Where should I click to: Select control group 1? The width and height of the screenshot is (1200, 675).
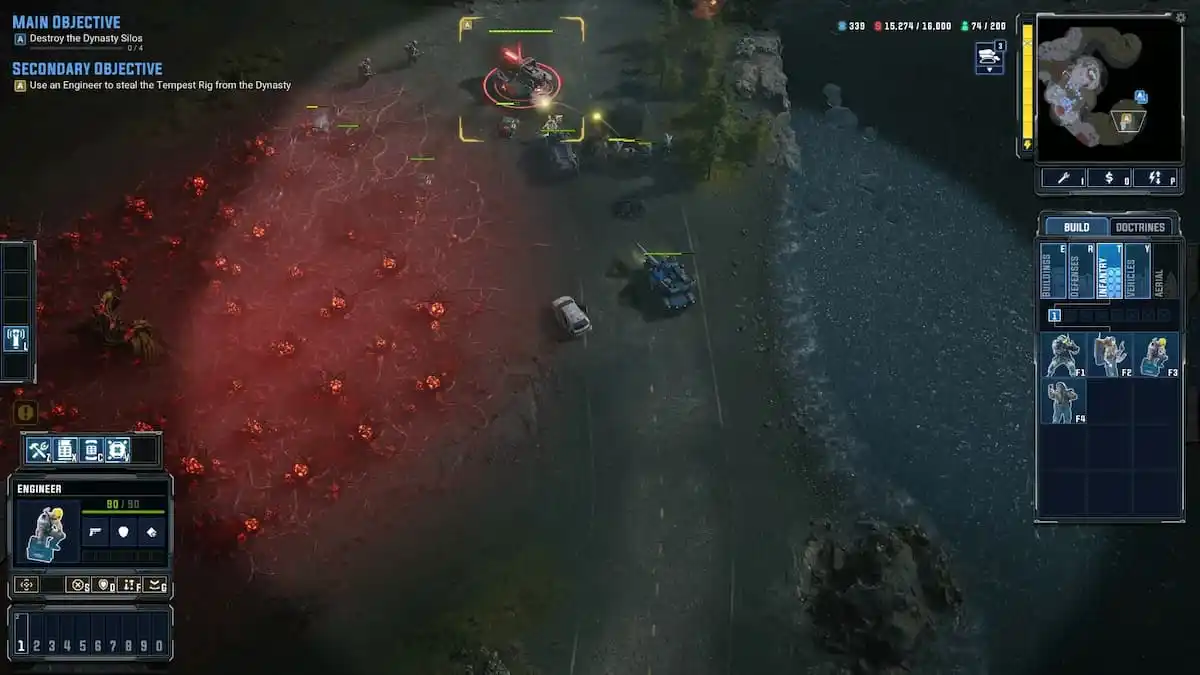coord(21,646)
